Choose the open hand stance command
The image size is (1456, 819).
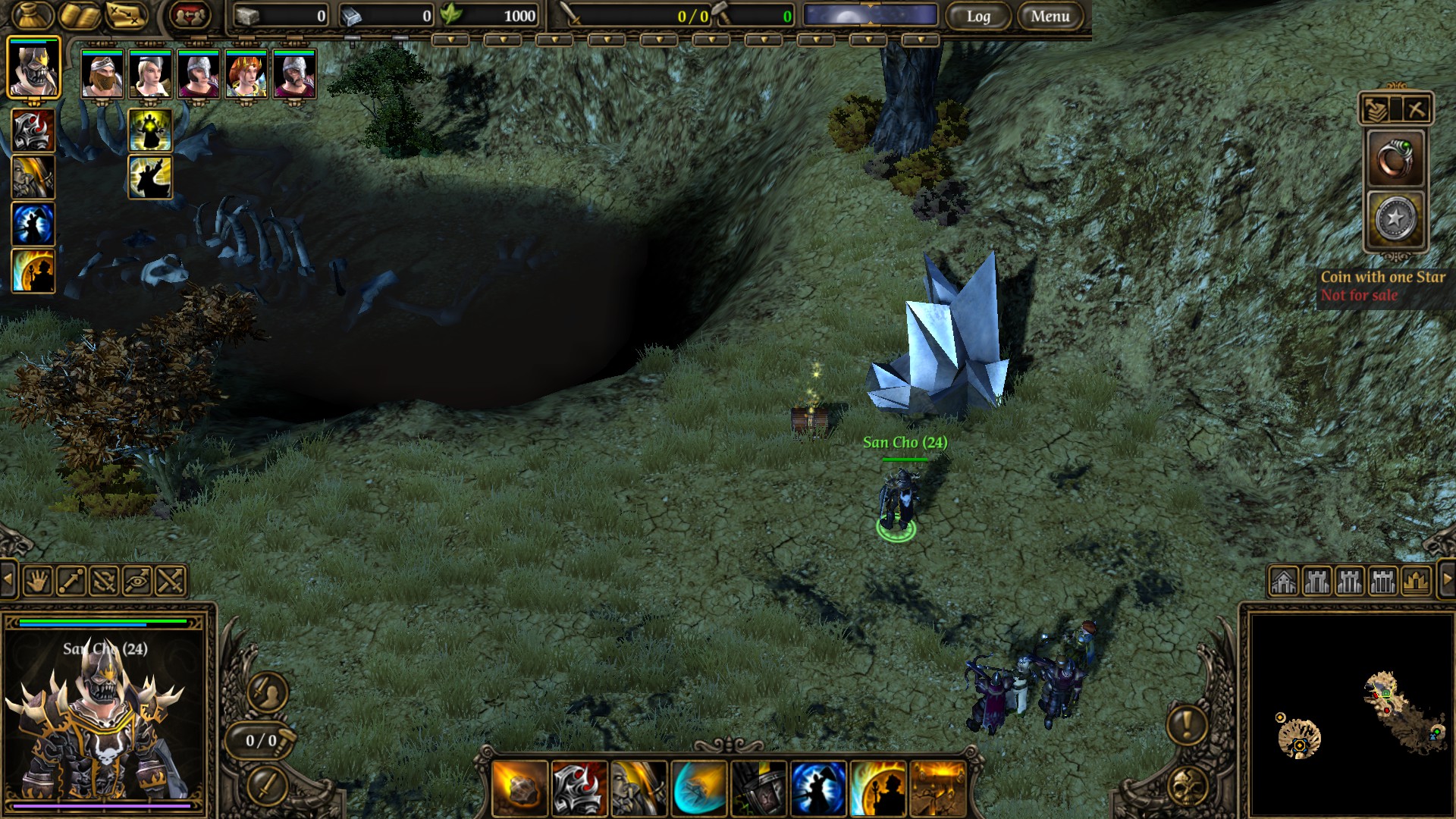[x=37, y=582]
